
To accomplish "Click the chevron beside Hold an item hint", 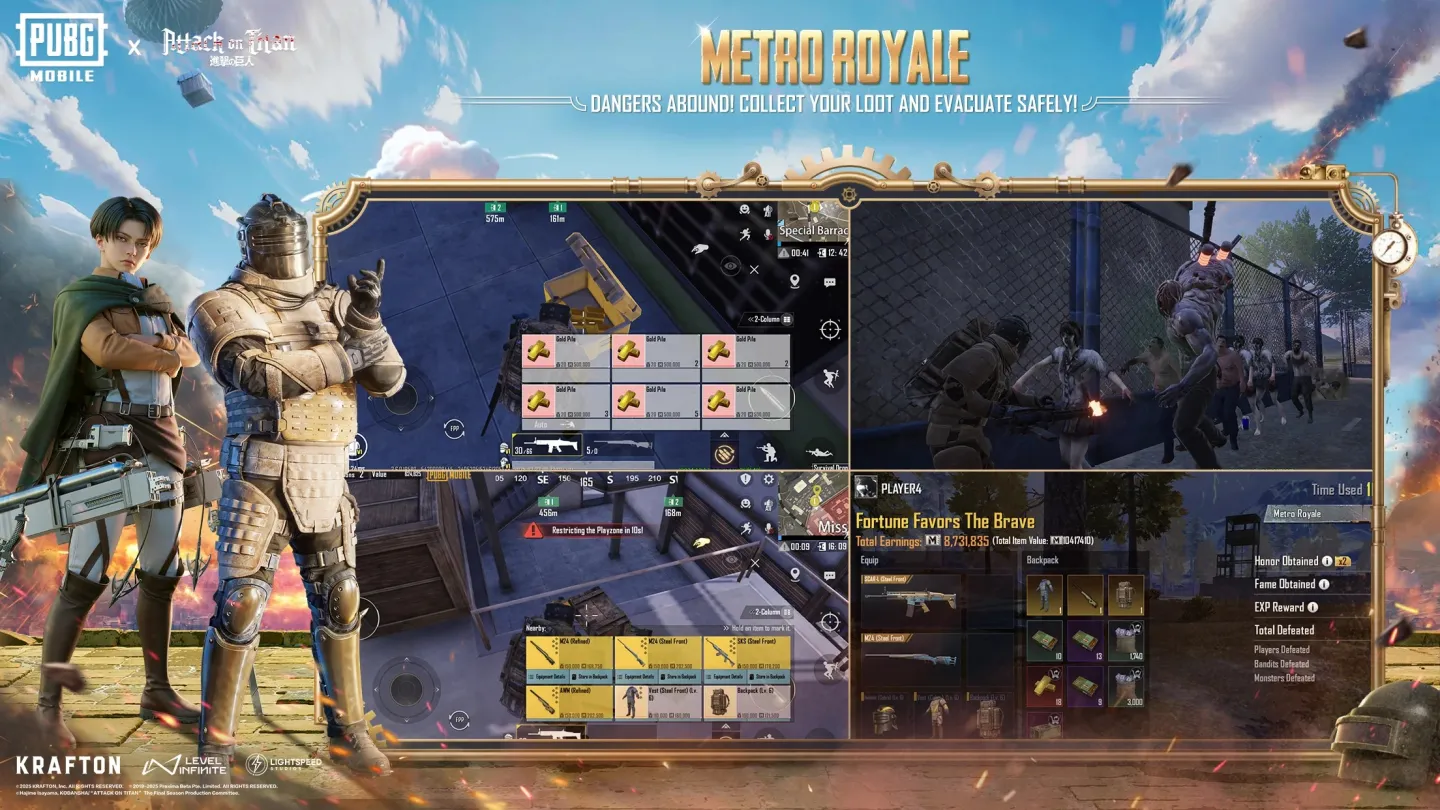I will 725,627.
